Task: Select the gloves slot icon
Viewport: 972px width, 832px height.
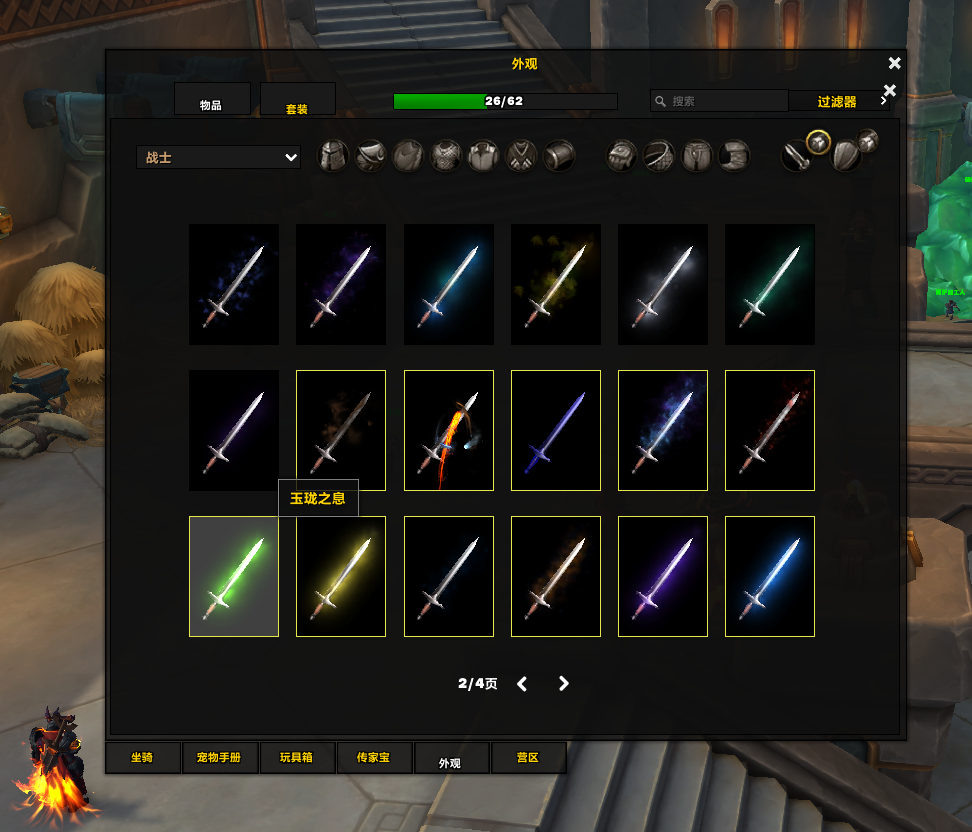Action: click(x=622, y=157)
